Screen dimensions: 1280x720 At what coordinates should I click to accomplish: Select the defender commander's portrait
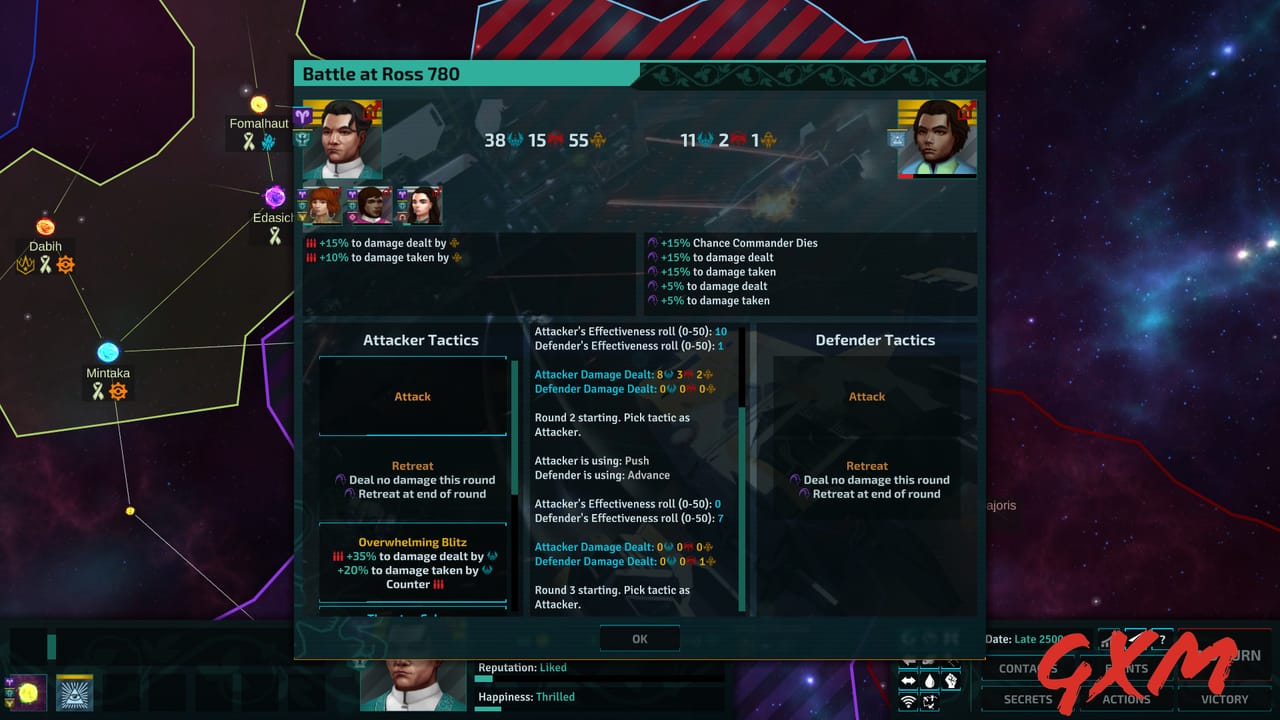935,137
